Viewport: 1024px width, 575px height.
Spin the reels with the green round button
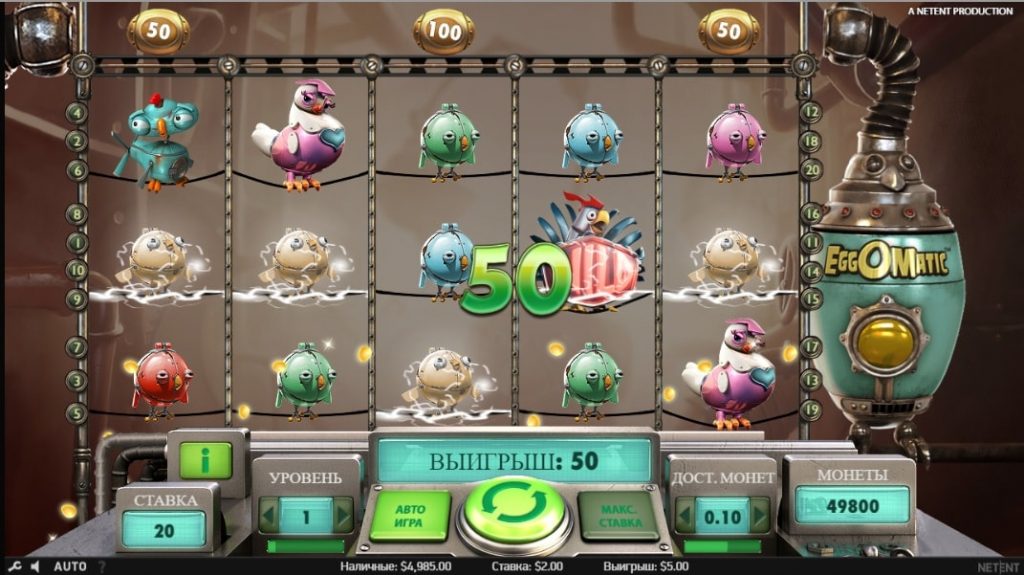(x=514, y=509)
